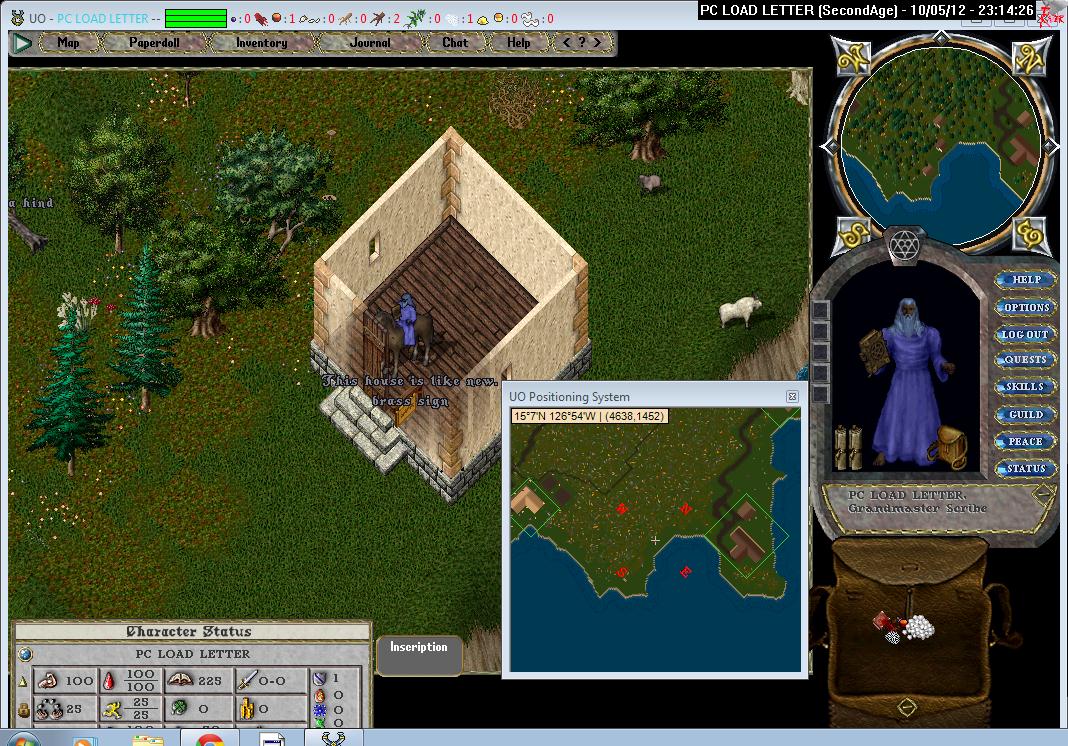Close the UO Positioning System window
The height and width of the screenshot is (746, 1068).
coord(792,397)
